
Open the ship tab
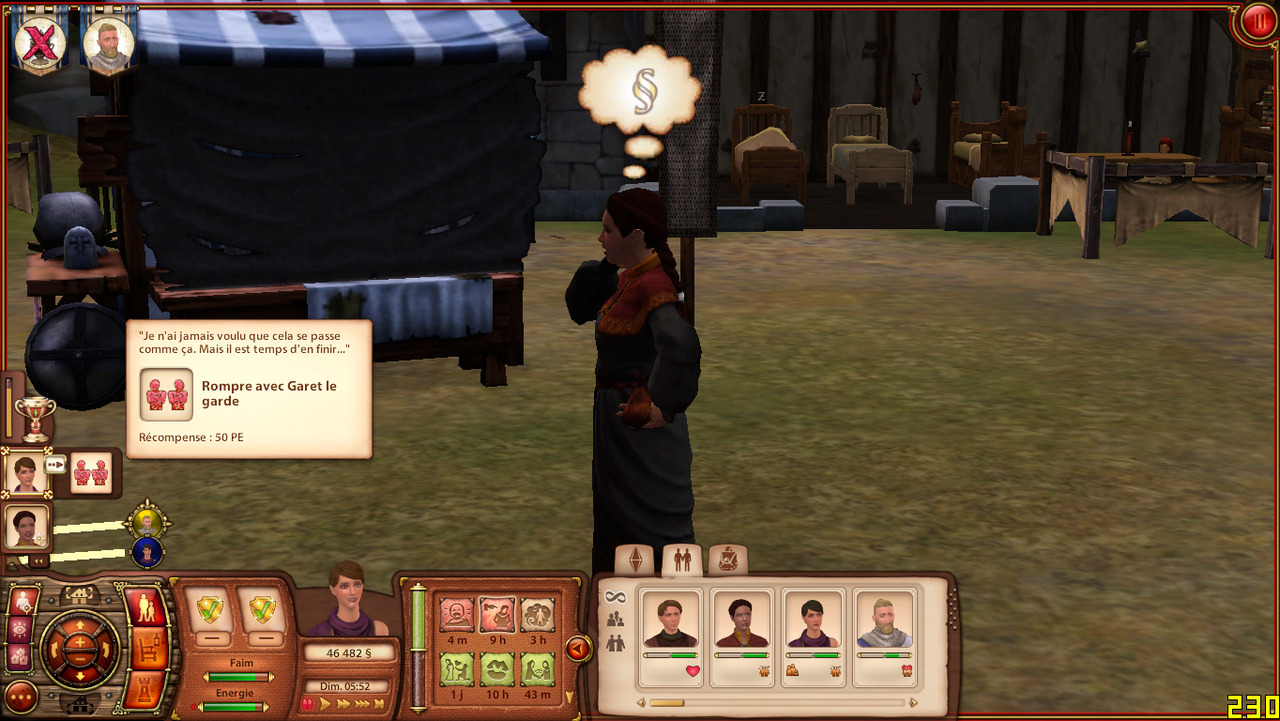point(728,561)
